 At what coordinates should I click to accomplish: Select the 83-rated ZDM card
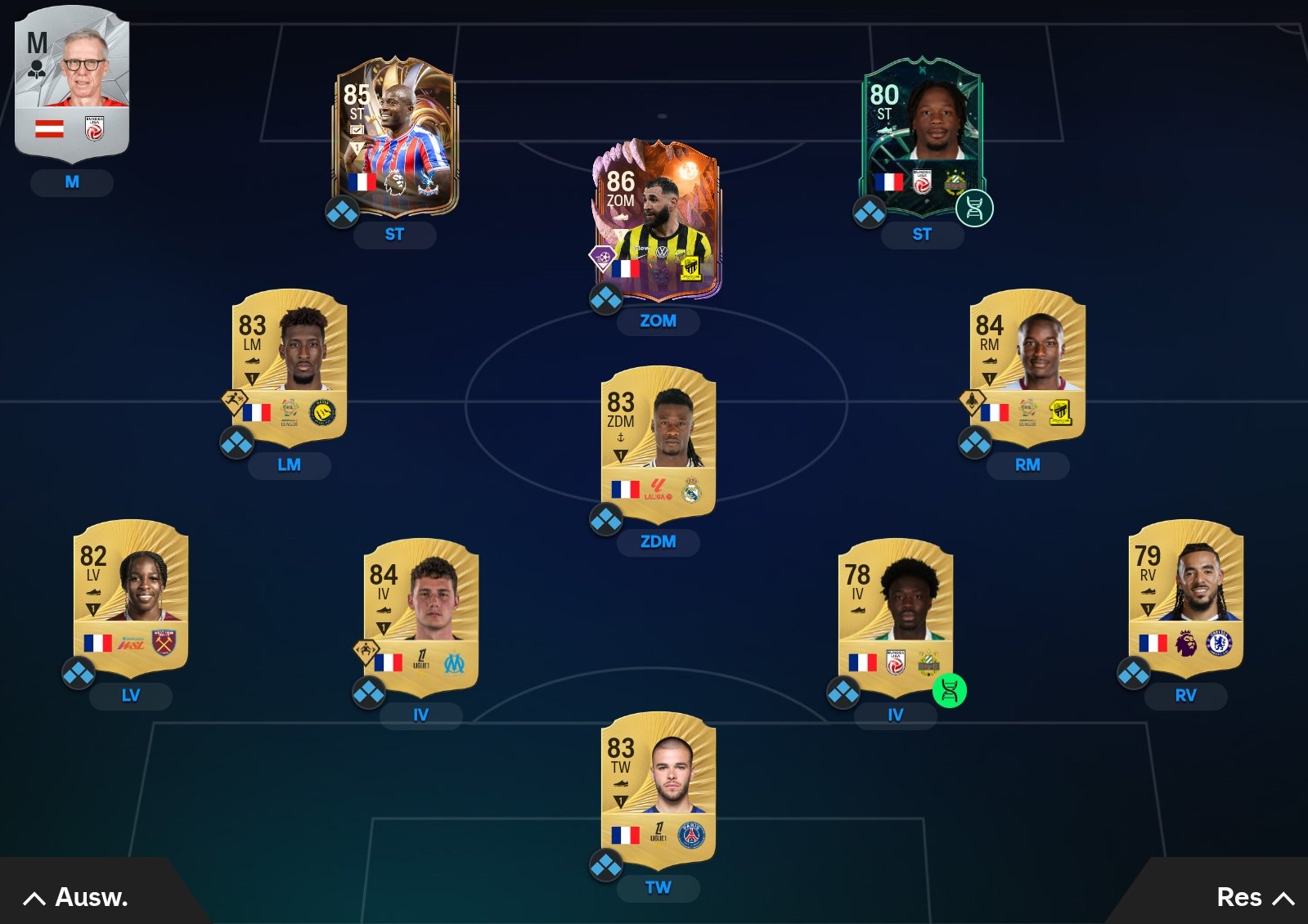658,442
